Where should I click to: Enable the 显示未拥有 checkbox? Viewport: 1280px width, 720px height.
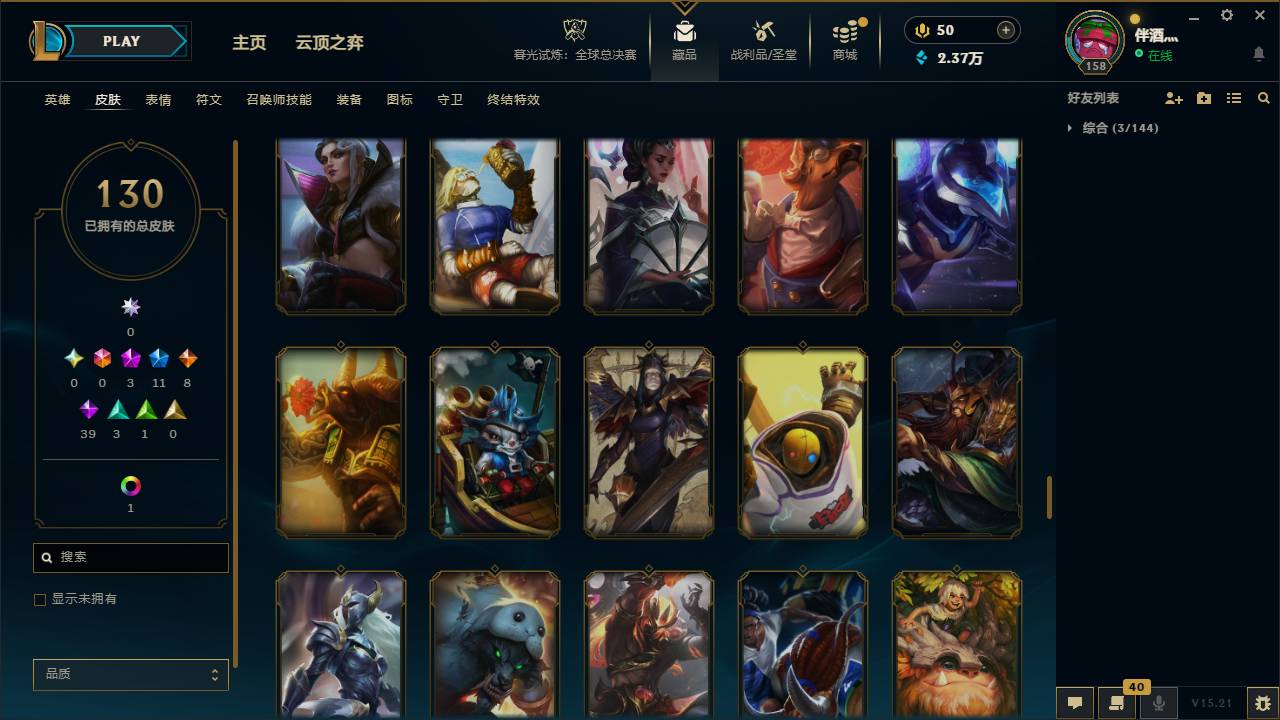tap(40, 599)
